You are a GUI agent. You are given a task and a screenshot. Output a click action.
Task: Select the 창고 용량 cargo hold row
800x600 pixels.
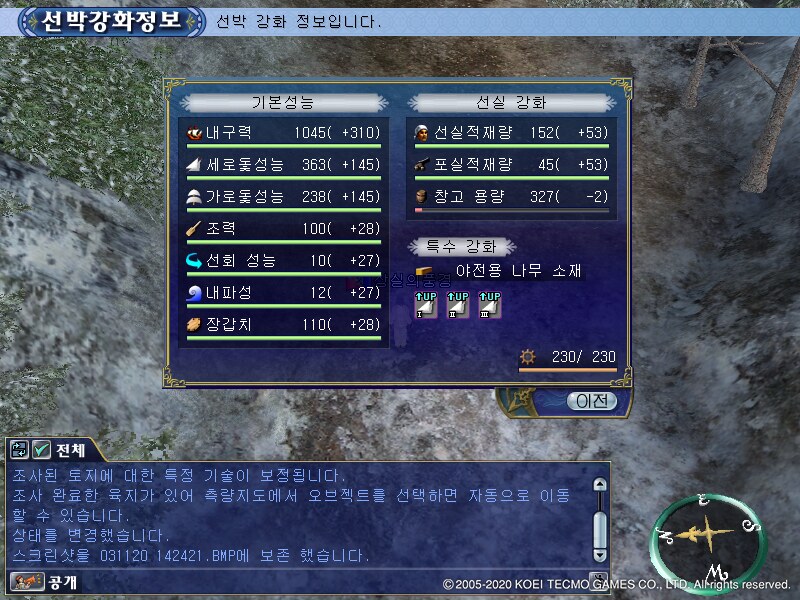coord(511,197)
